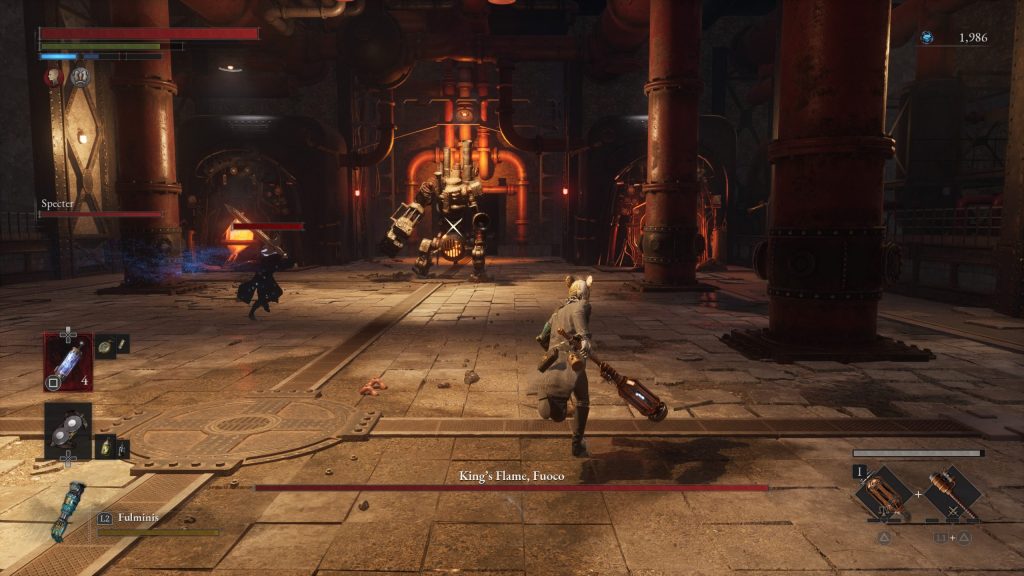Select the weapon handle Fable Art slot
Image resolution: width=1024 pixels, height=576 pixels.
tap(951, 492)
